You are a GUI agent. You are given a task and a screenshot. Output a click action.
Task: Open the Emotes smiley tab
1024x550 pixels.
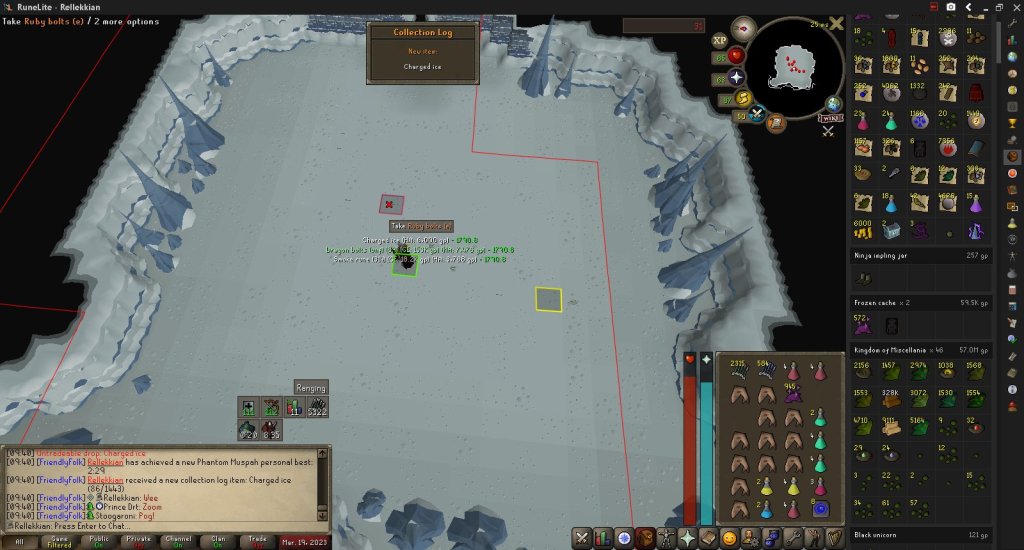coord(729,538)
